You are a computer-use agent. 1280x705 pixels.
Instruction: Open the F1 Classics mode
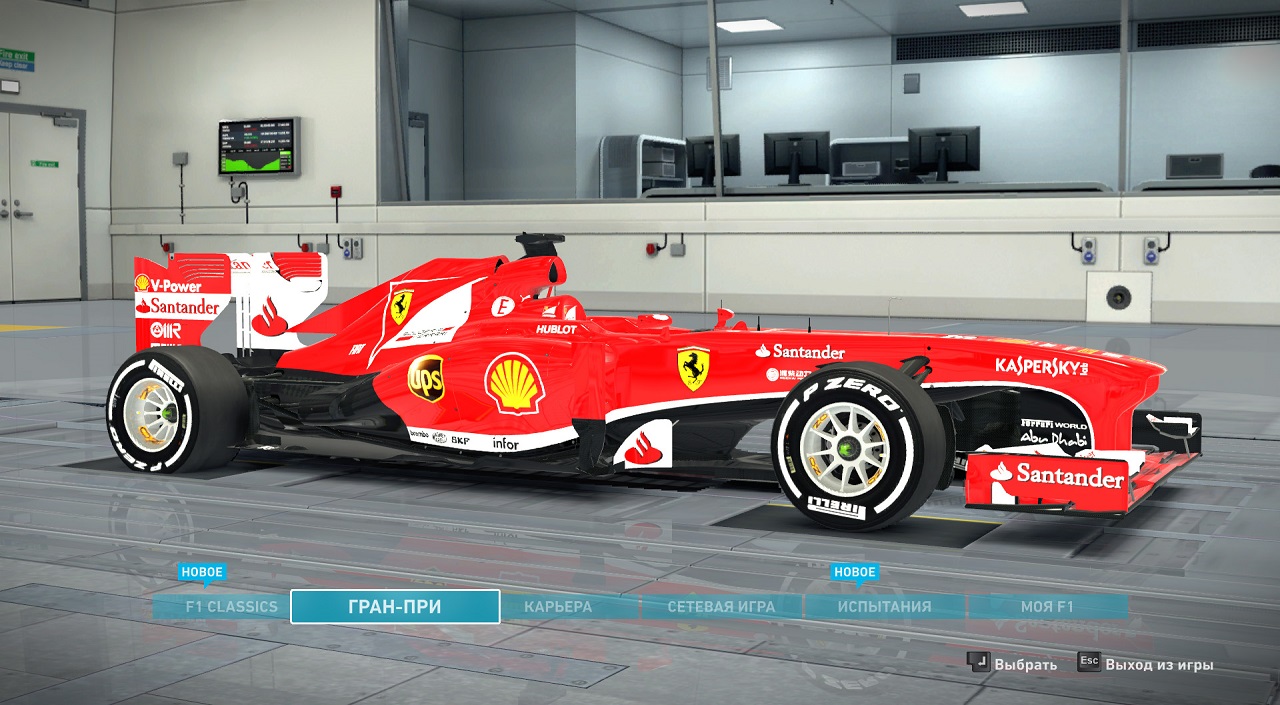[x=231, y=606]
